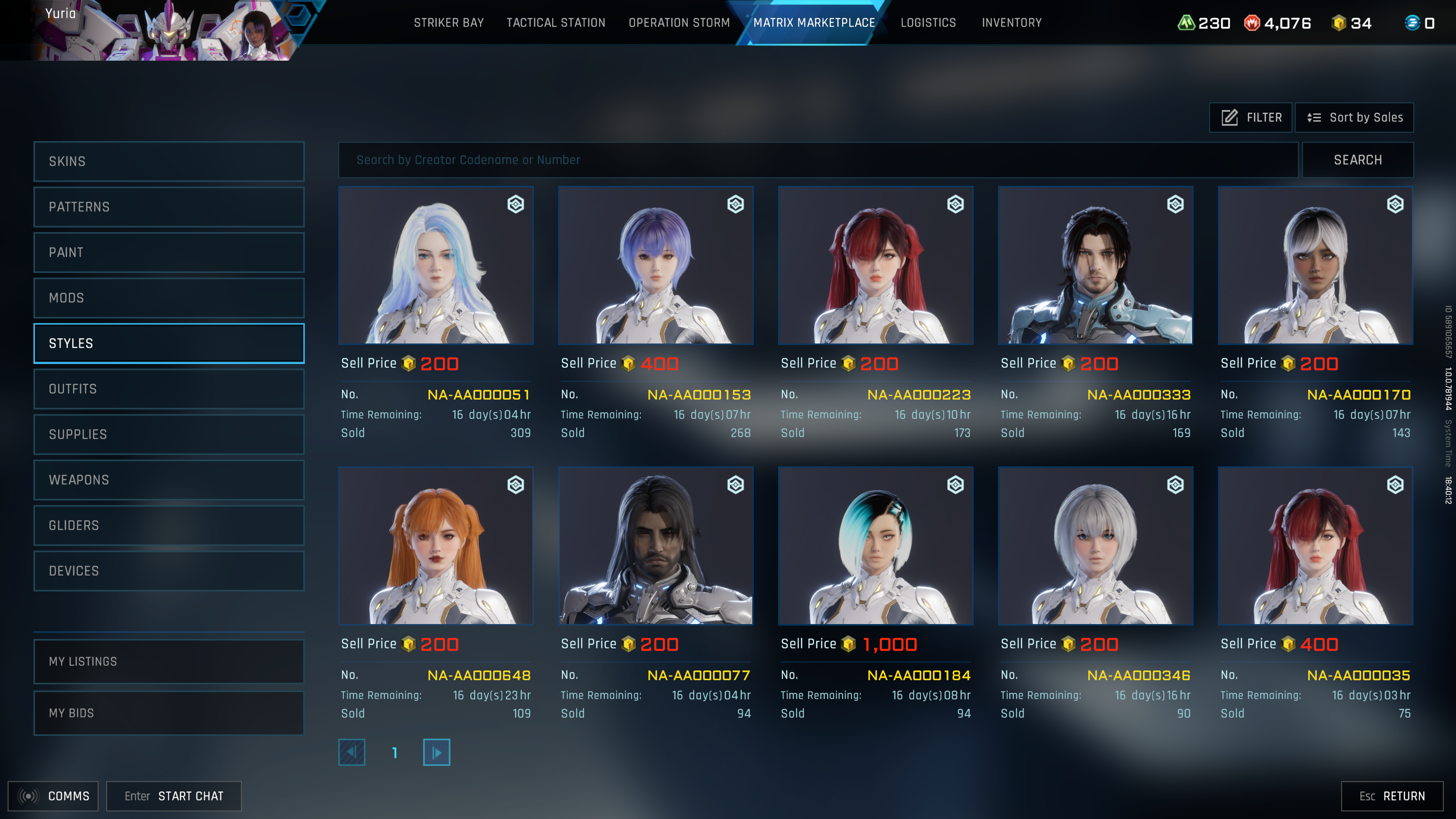The height and width of the screenshot is (819, 1456).
Task: Select the teal-haired NA-AA000184 style thumbnail
Action: tap(875, 546)
